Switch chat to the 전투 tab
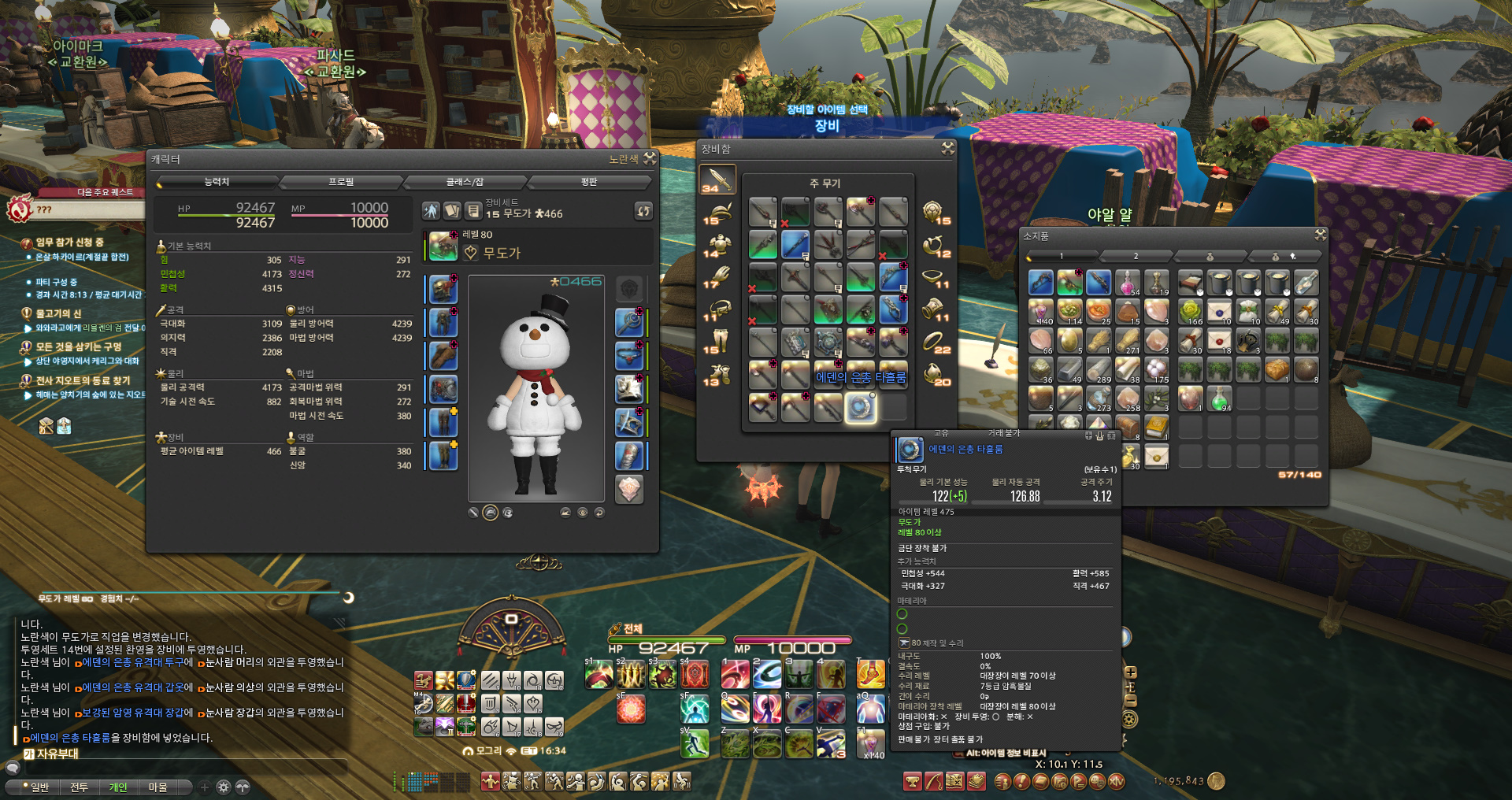 click(x=79, y=787)
